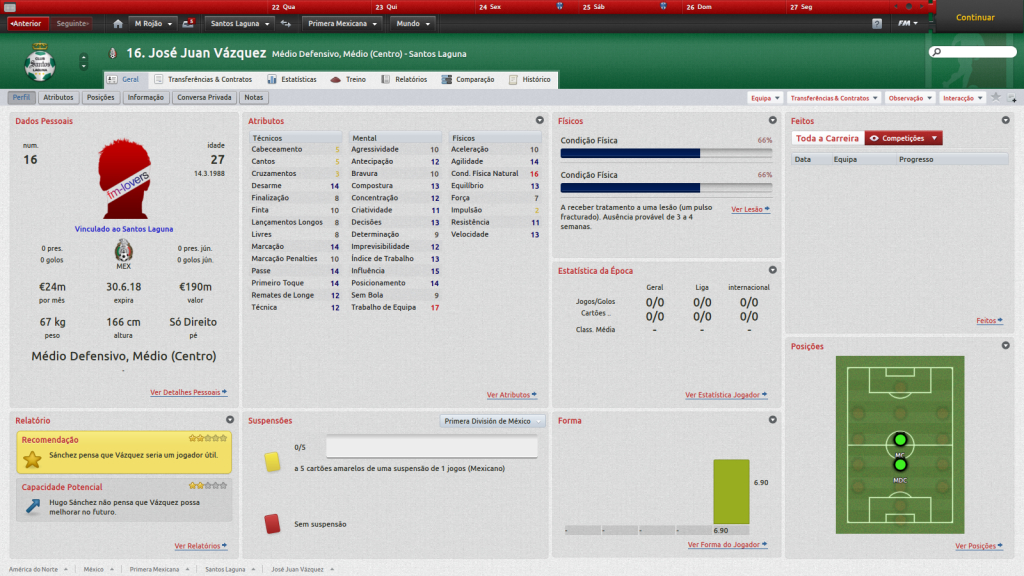Follow the Ver Forma do Jogador link
The height and width of the screenshot is (576, 1024).
[727, 545]
